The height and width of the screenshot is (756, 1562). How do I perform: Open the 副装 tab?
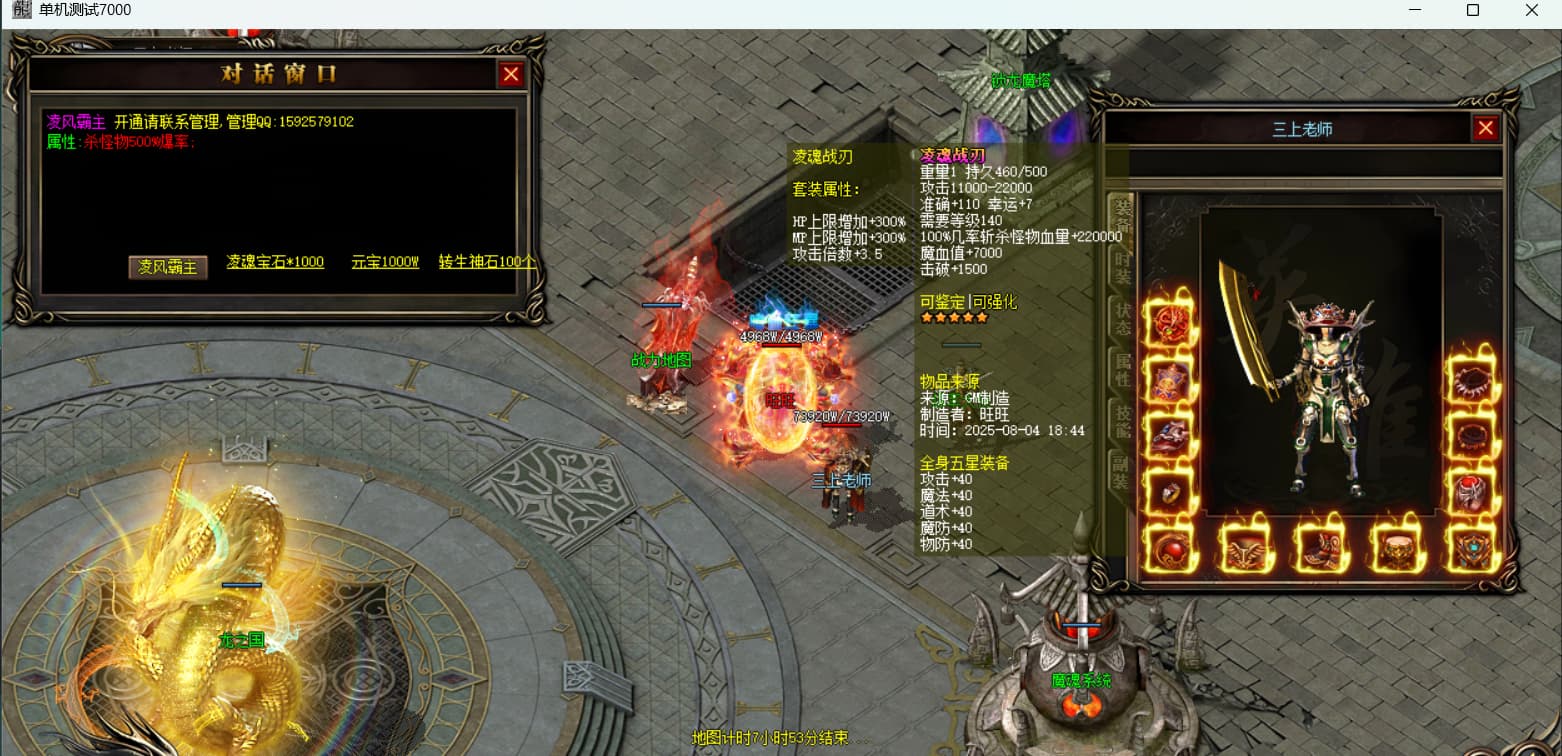[1123, 474]
